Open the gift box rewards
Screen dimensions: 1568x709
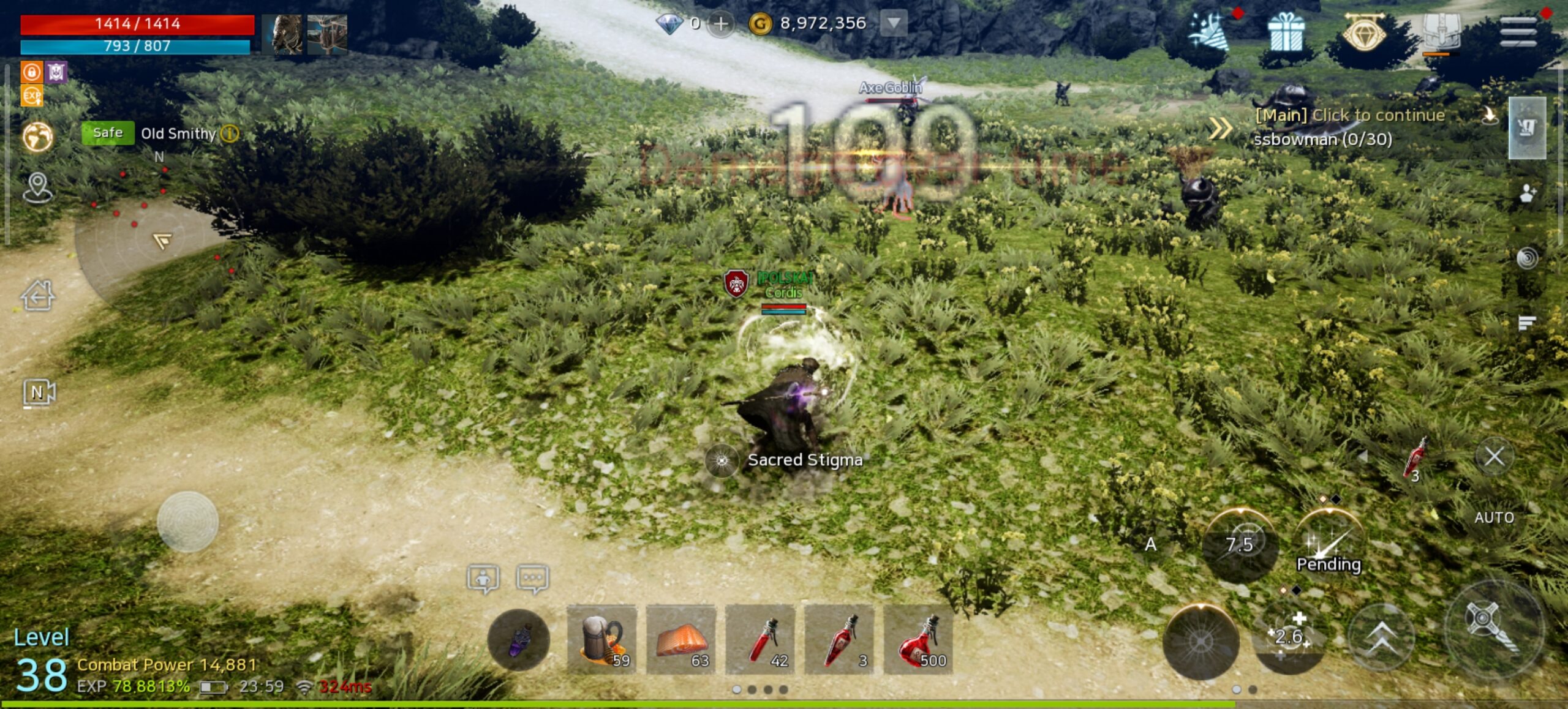1286,33
